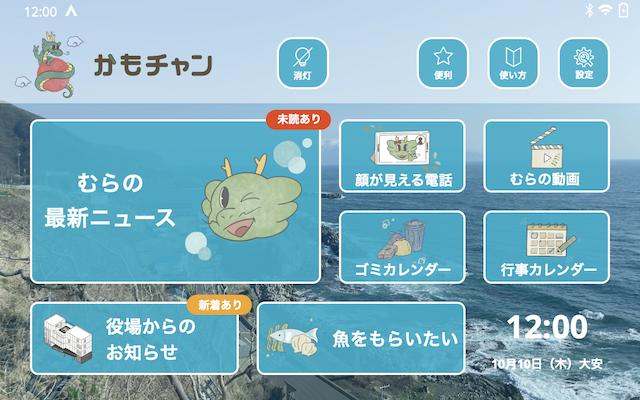Open むらの最新ニュース tile
Viewport: 640px width, 400px height.
point(175,201)
